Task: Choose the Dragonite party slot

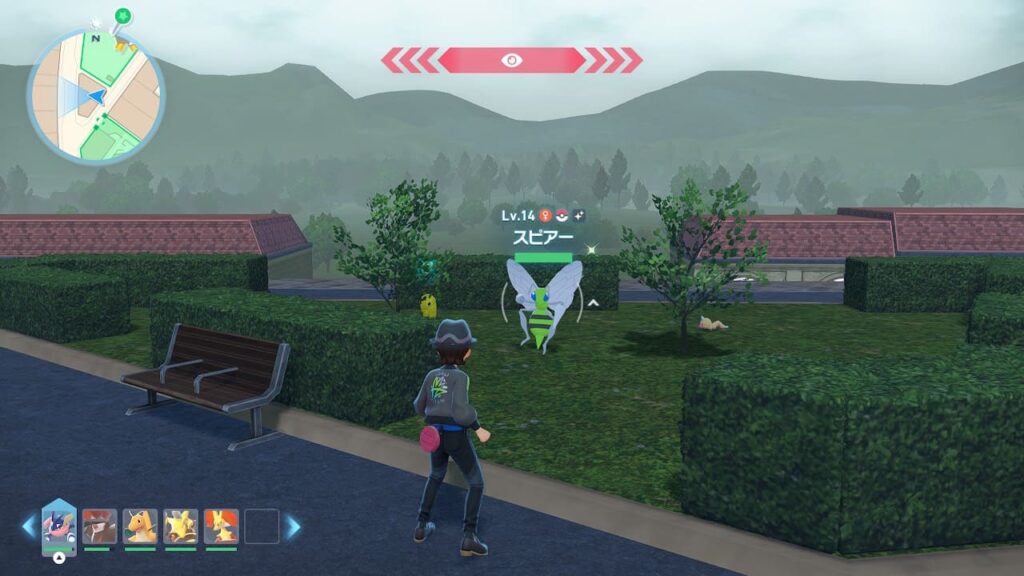Action: [x=140, y=526]
